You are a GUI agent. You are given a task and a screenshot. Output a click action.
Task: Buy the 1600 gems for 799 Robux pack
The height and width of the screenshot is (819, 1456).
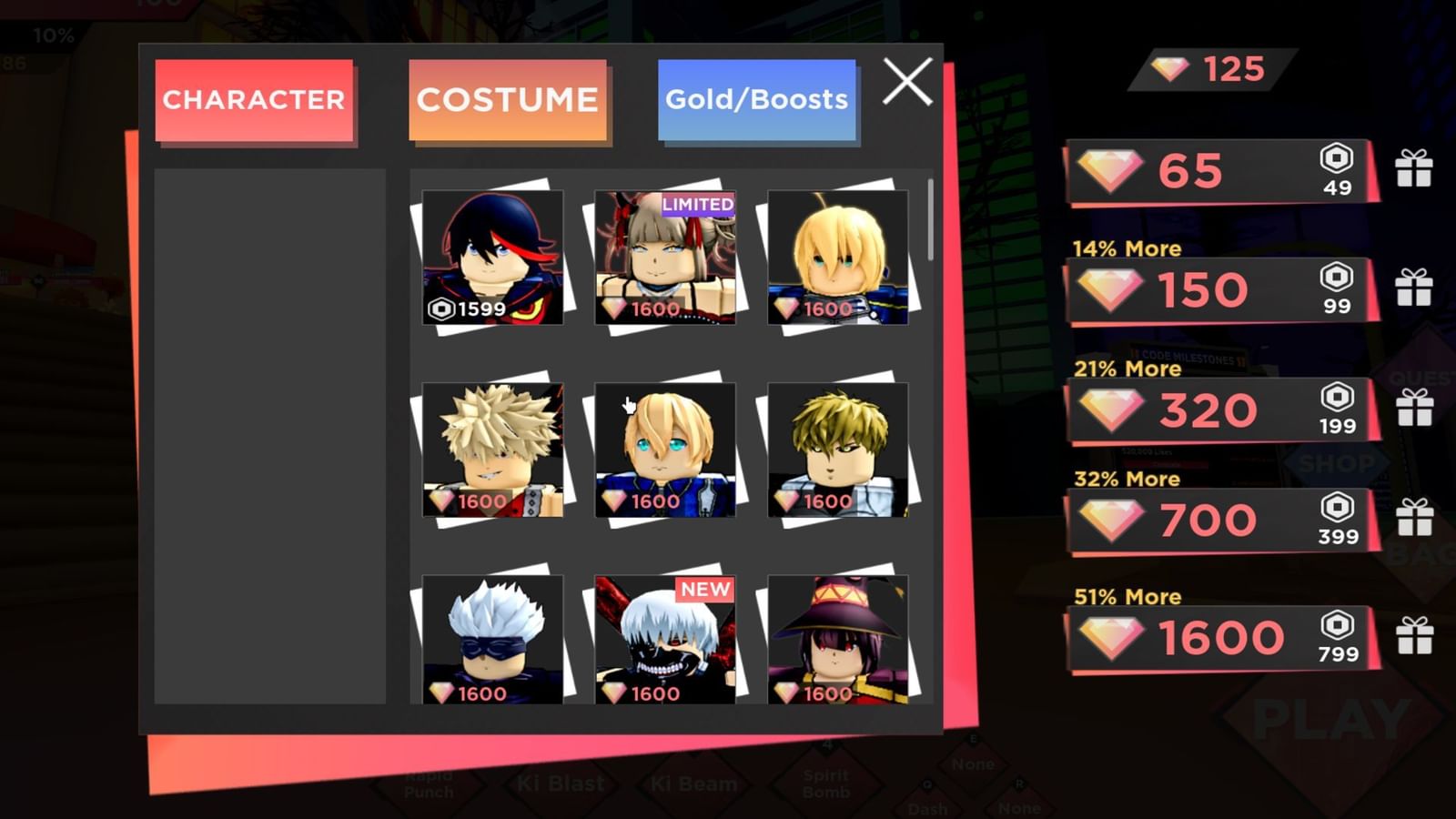(1219, 637)
